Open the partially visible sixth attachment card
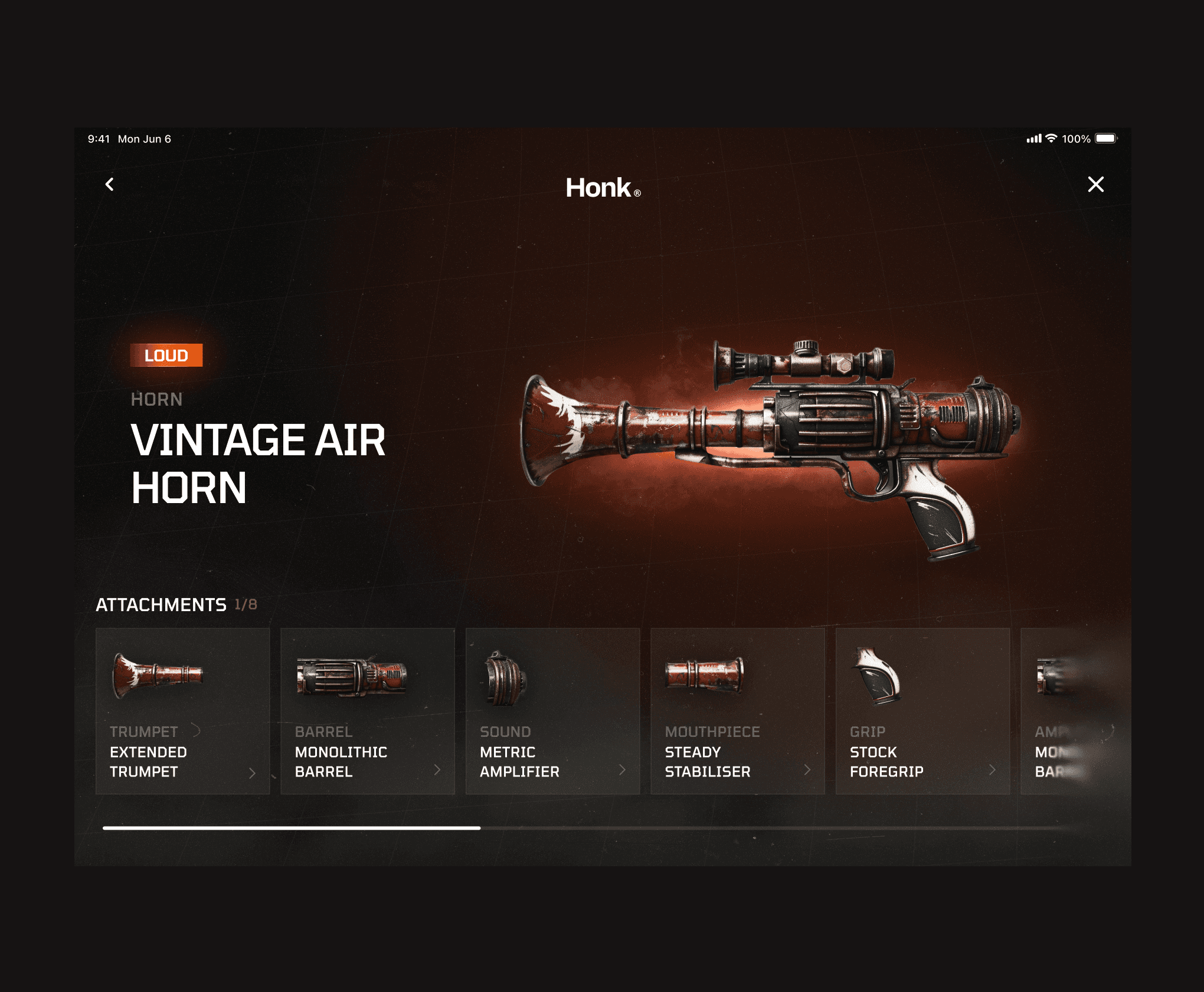Viewport: 1204px width, 992px height. click(x=1062, y=711)
